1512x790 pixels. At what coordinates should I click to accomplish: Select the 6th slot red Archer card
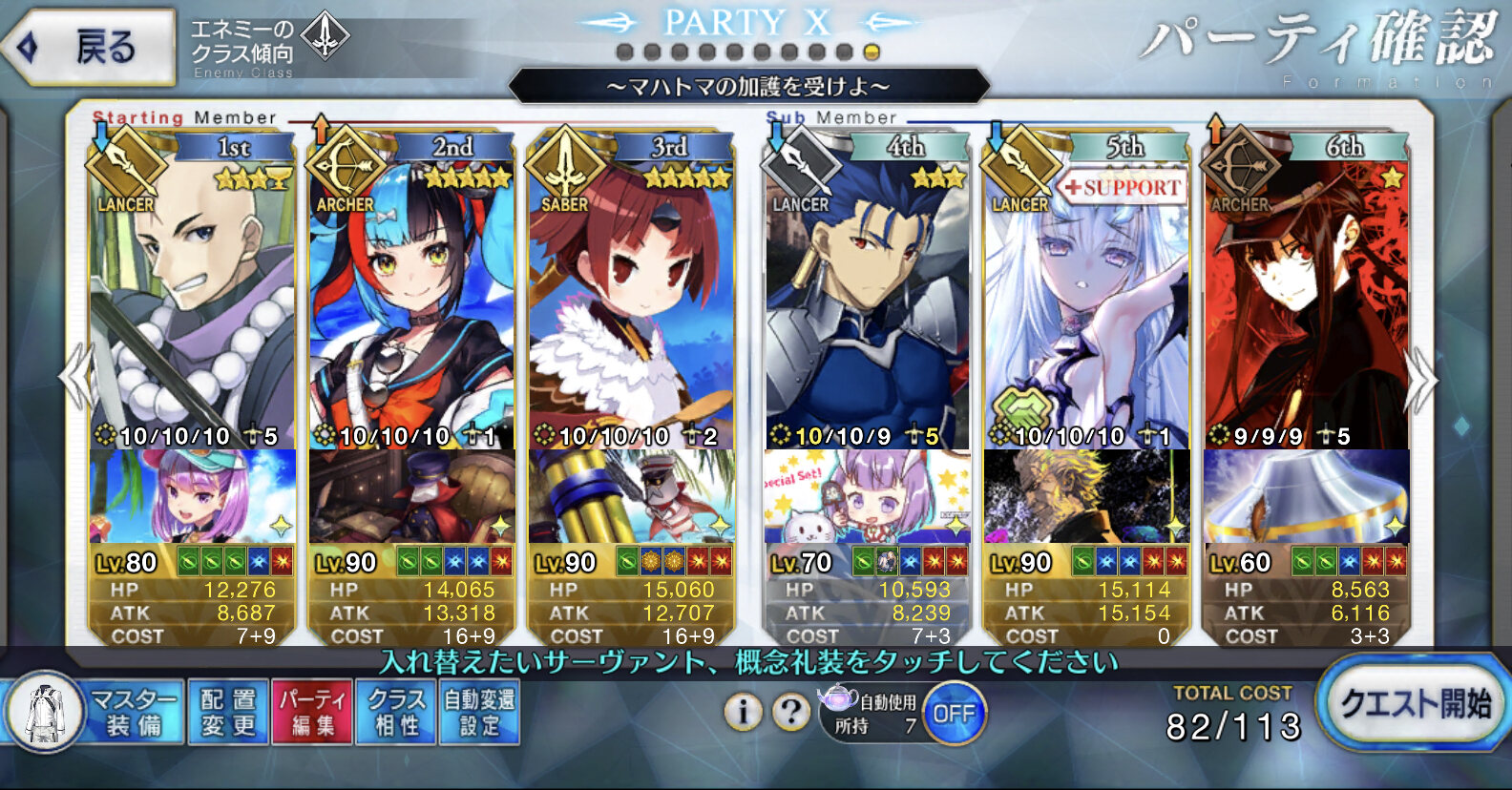coord(1306,305)
